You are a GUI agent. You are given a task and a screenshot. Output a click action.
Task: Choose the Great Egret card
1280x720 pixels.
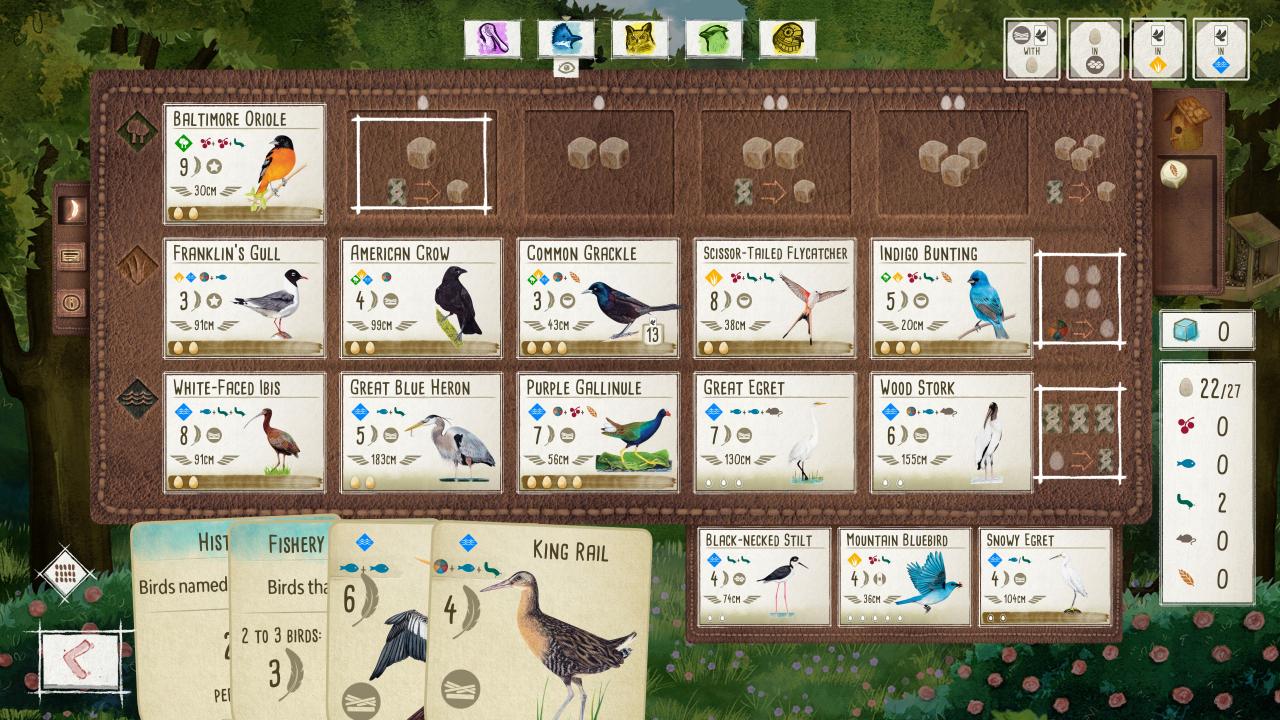tap(775, 432)
